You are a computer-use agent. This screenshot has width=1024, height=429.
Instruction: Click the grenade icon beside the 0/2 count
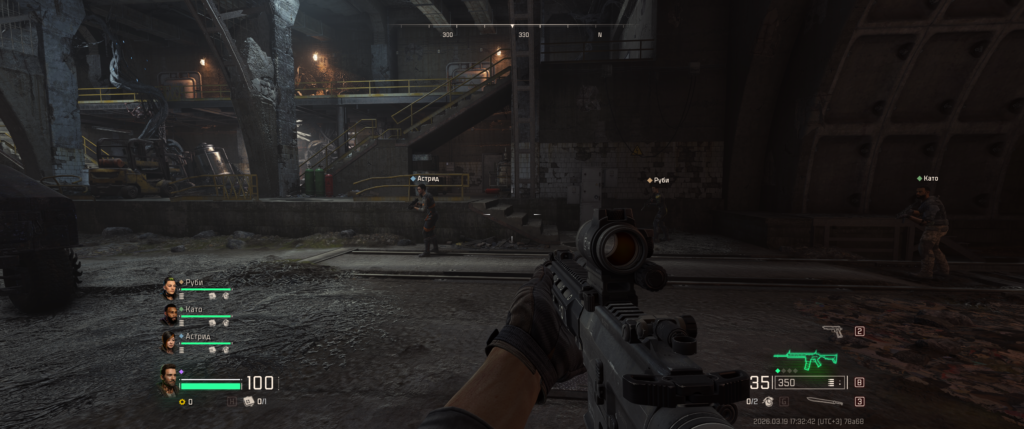click(x=767, y=402)
